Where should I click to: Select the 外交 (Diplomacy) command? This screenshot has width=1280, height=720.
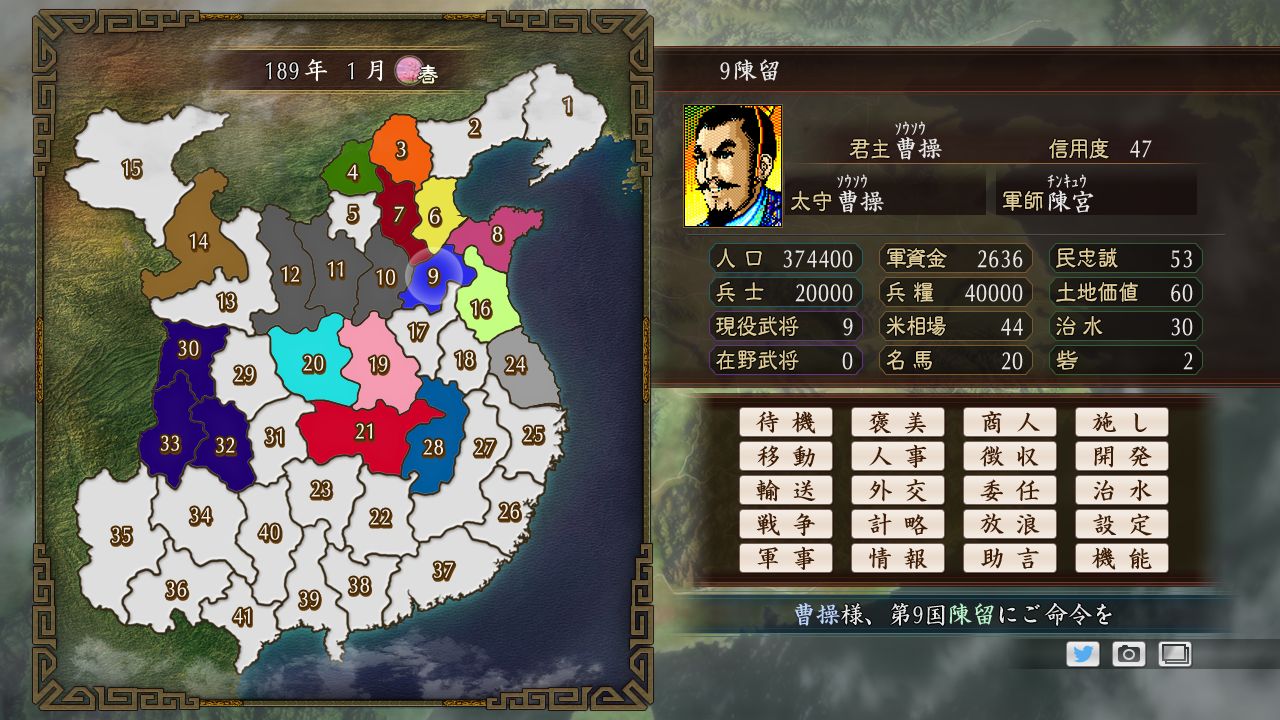click(898, 490)
